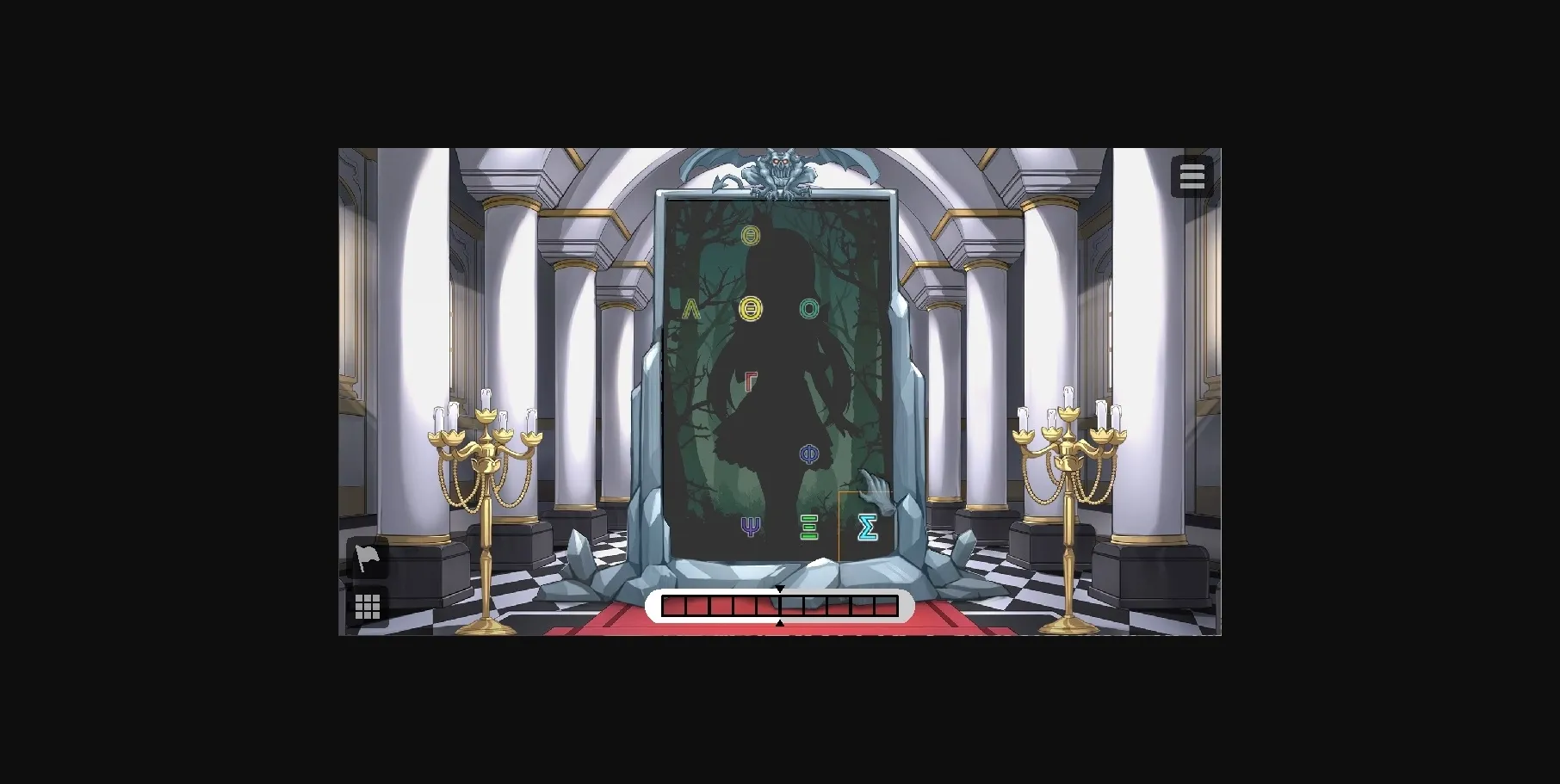Select the purple Psi symbol
The image size is (1560, 784).
pyautogui.click(x=750, y=525)
